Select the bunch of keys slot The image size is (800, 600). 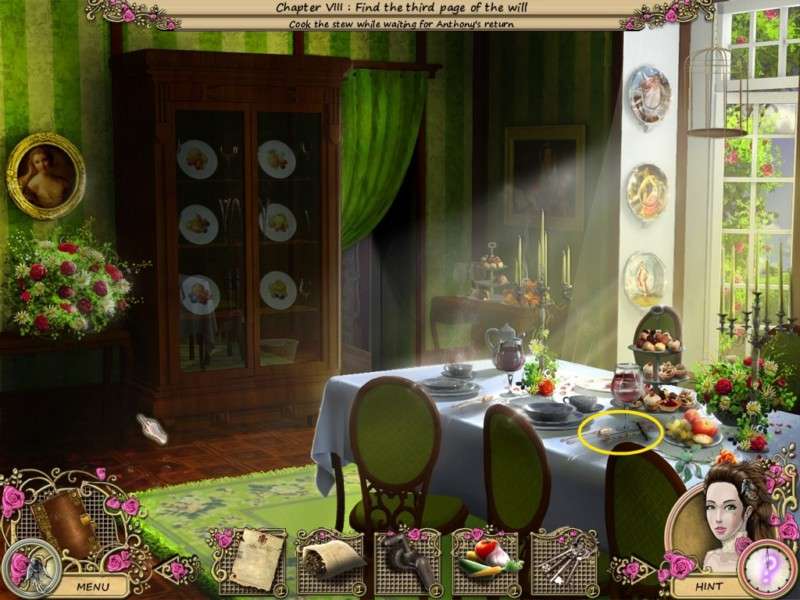[563, 560]
